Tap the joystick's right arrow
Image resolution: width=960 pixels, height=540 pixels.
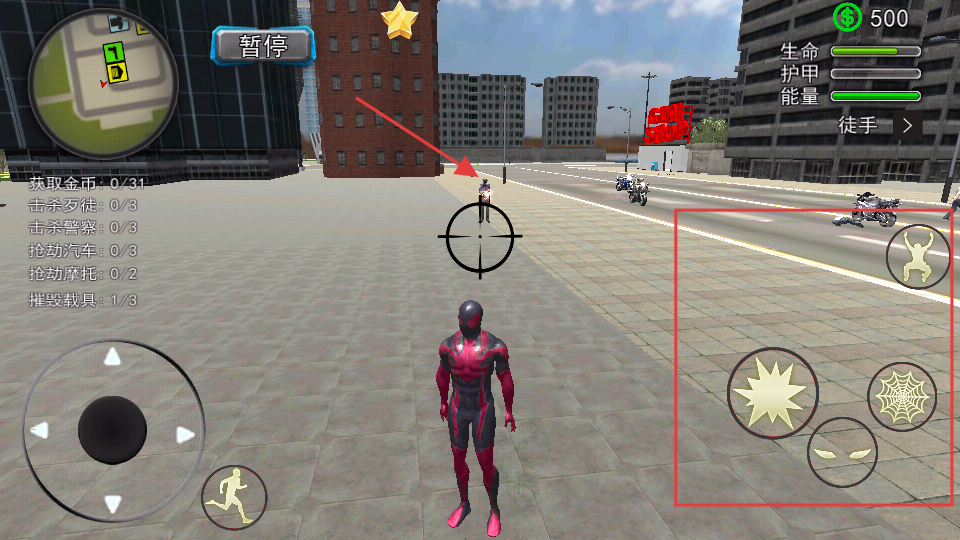click(x=185, y=434)
